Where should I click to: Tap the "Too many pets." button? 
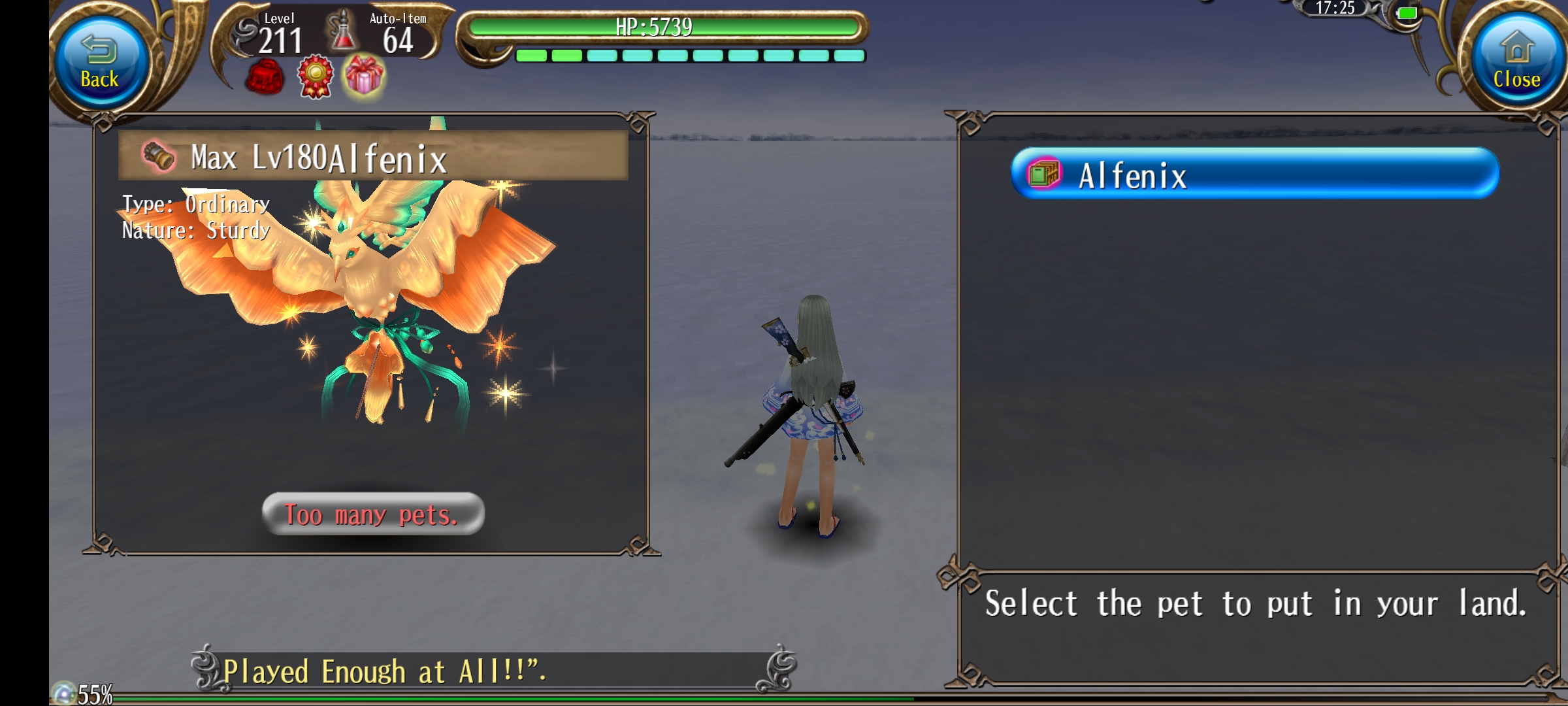coord(373,514)
